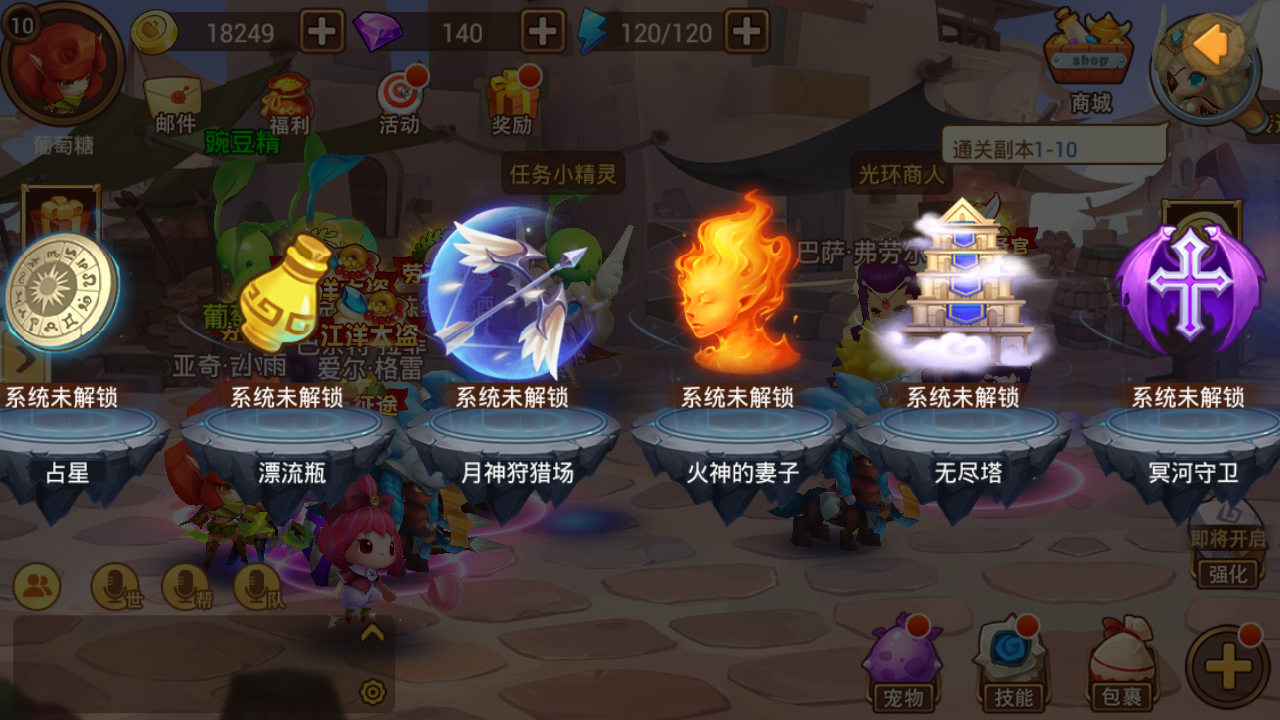Choose the Endless Tower (无尽塔)
Image resolution: width=1280 pixels, height=720 pixels.
tap(964, 293)
